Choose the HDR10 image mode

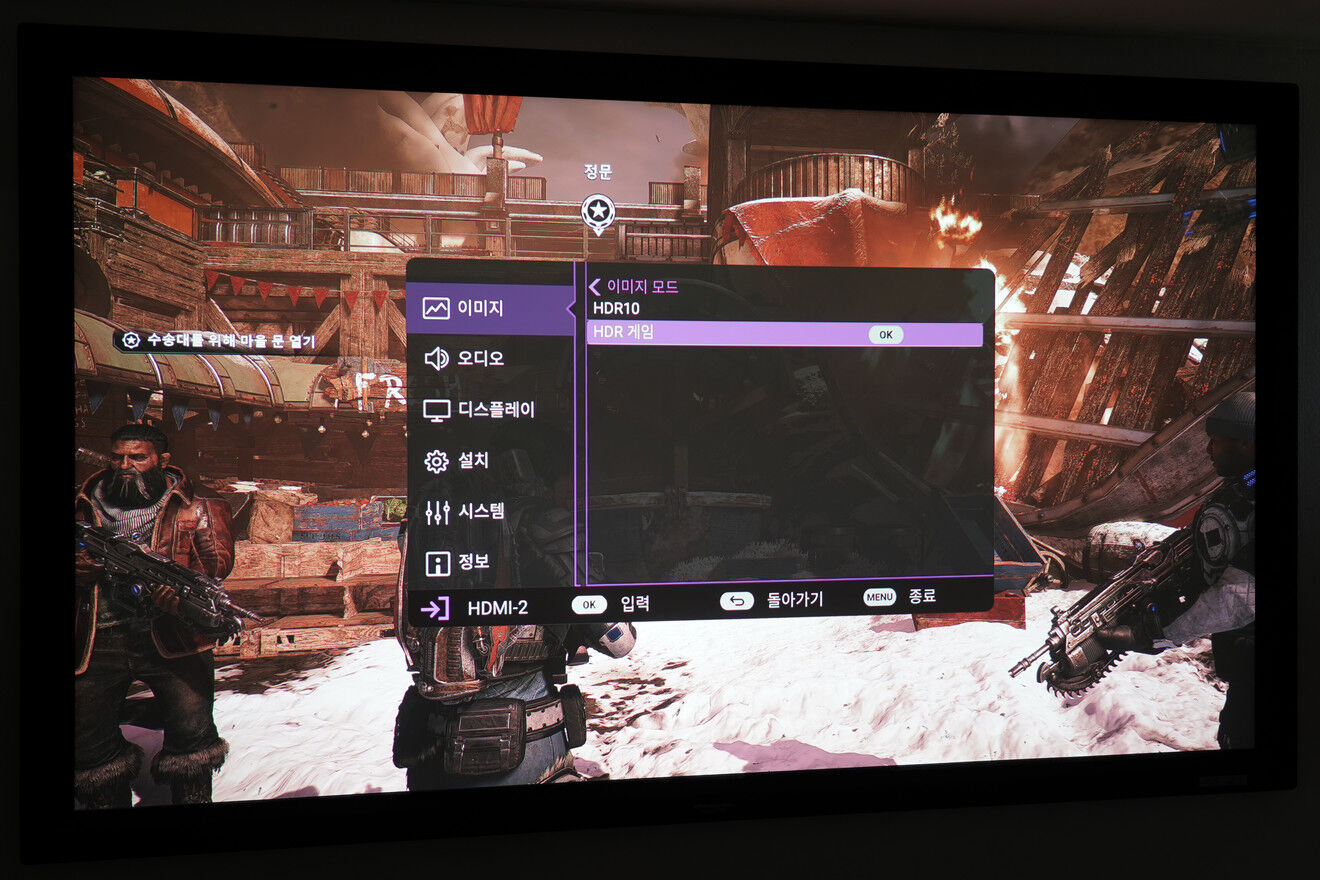tap(616, 309)
